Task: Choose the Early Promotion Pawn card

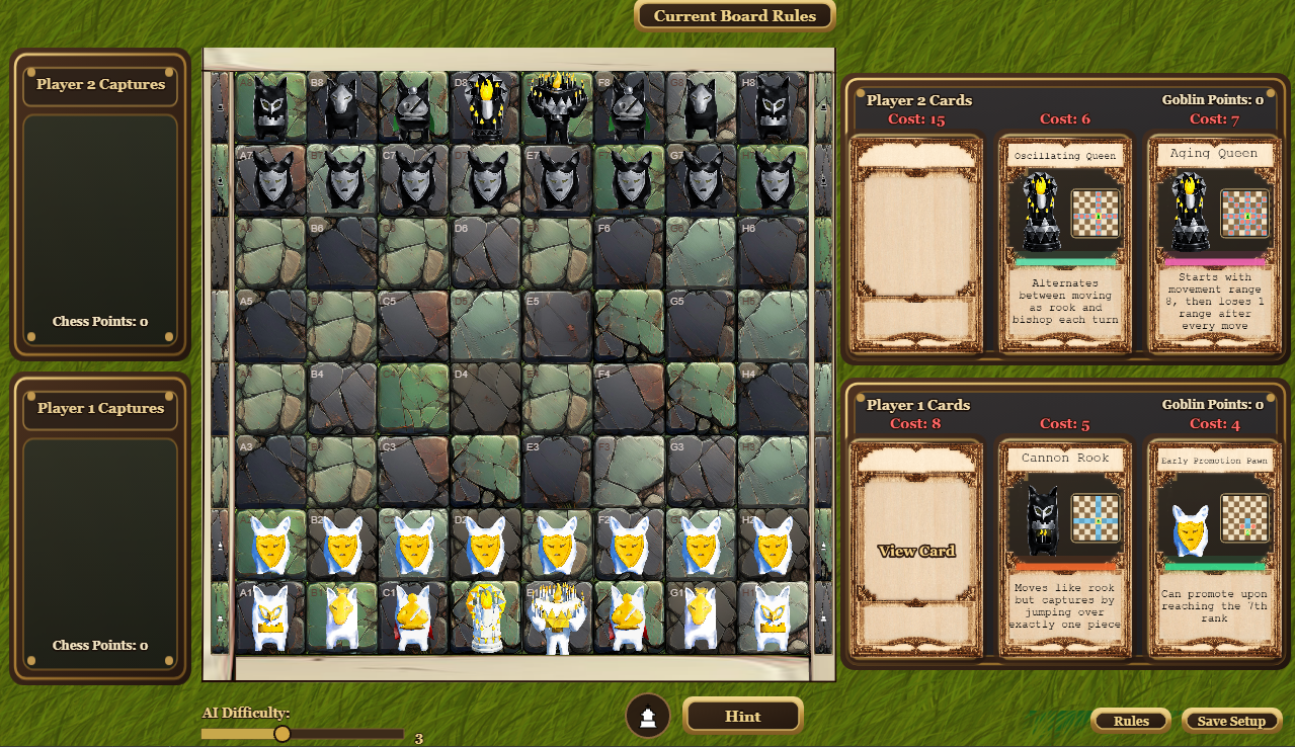Action: coord(1215,548)
